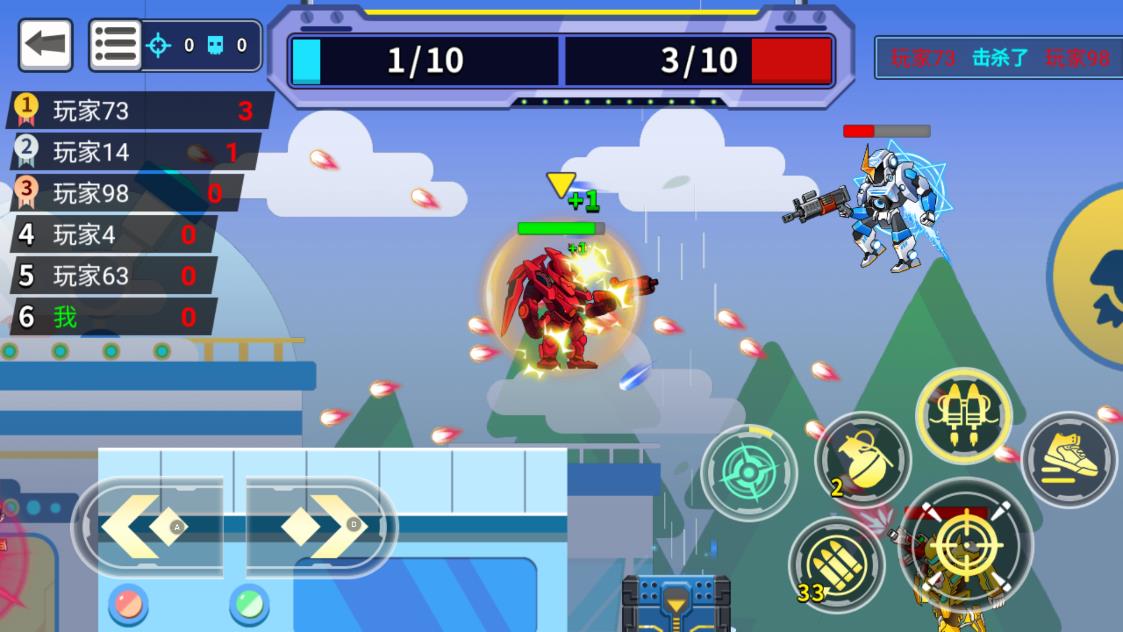
Task: Use the sneaker dash ability
Action: point(1068,460)
